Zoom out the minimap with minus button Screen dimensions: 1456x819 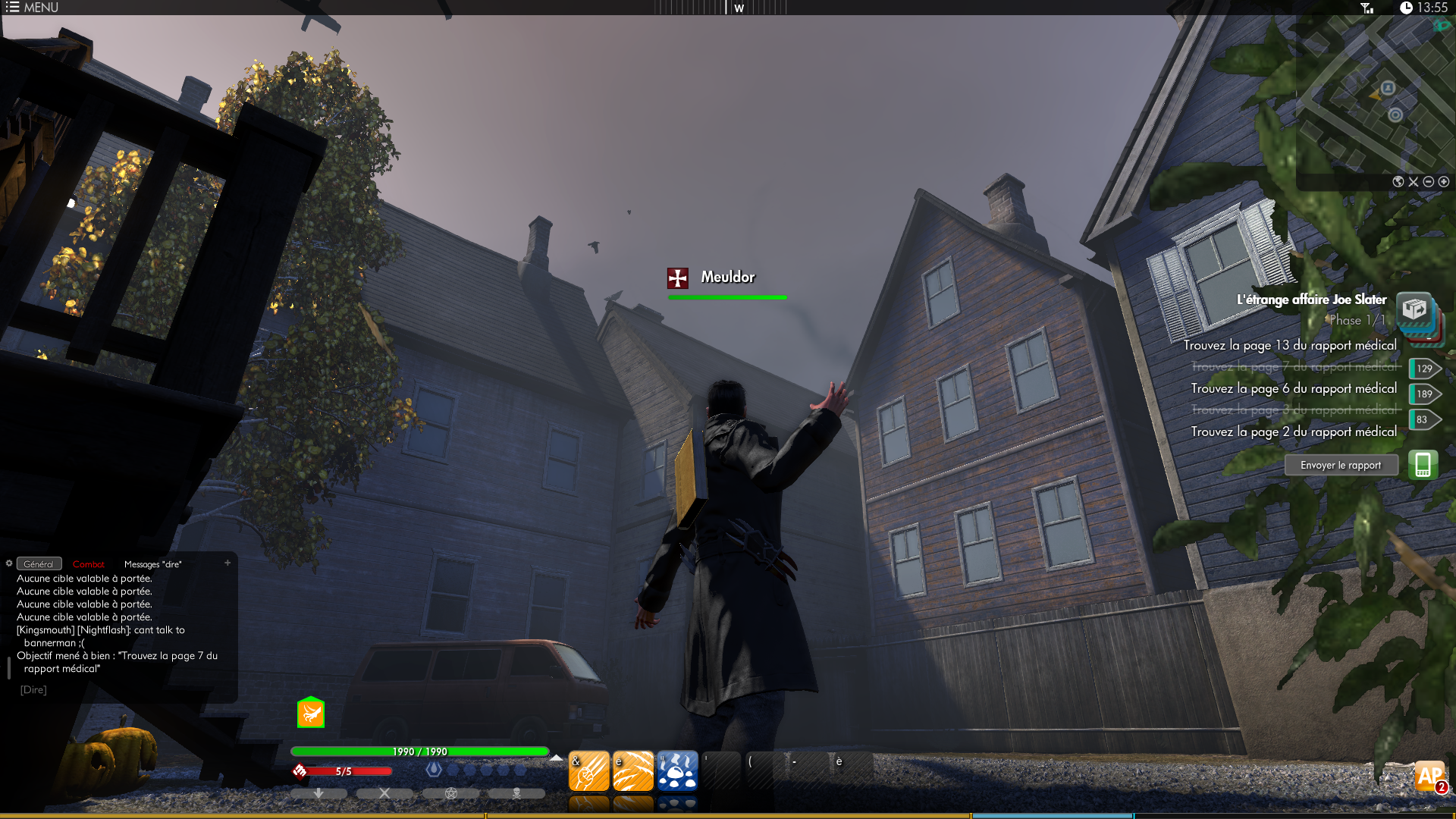pyautogui.click(x=1429, y=182)
